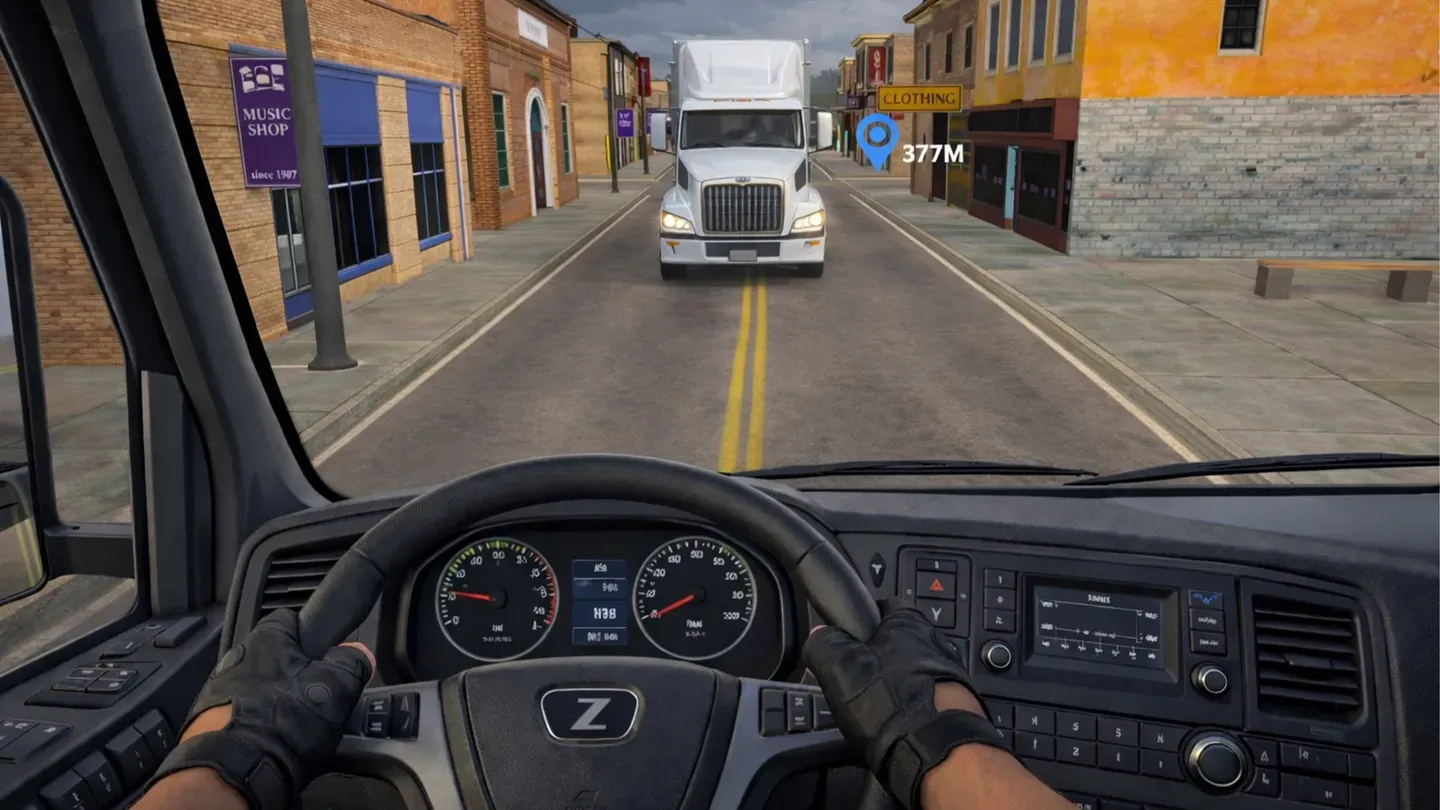Tap the blue Bluetooth icon on the radio panel
1440x810 pixels.
(1205, 597)
